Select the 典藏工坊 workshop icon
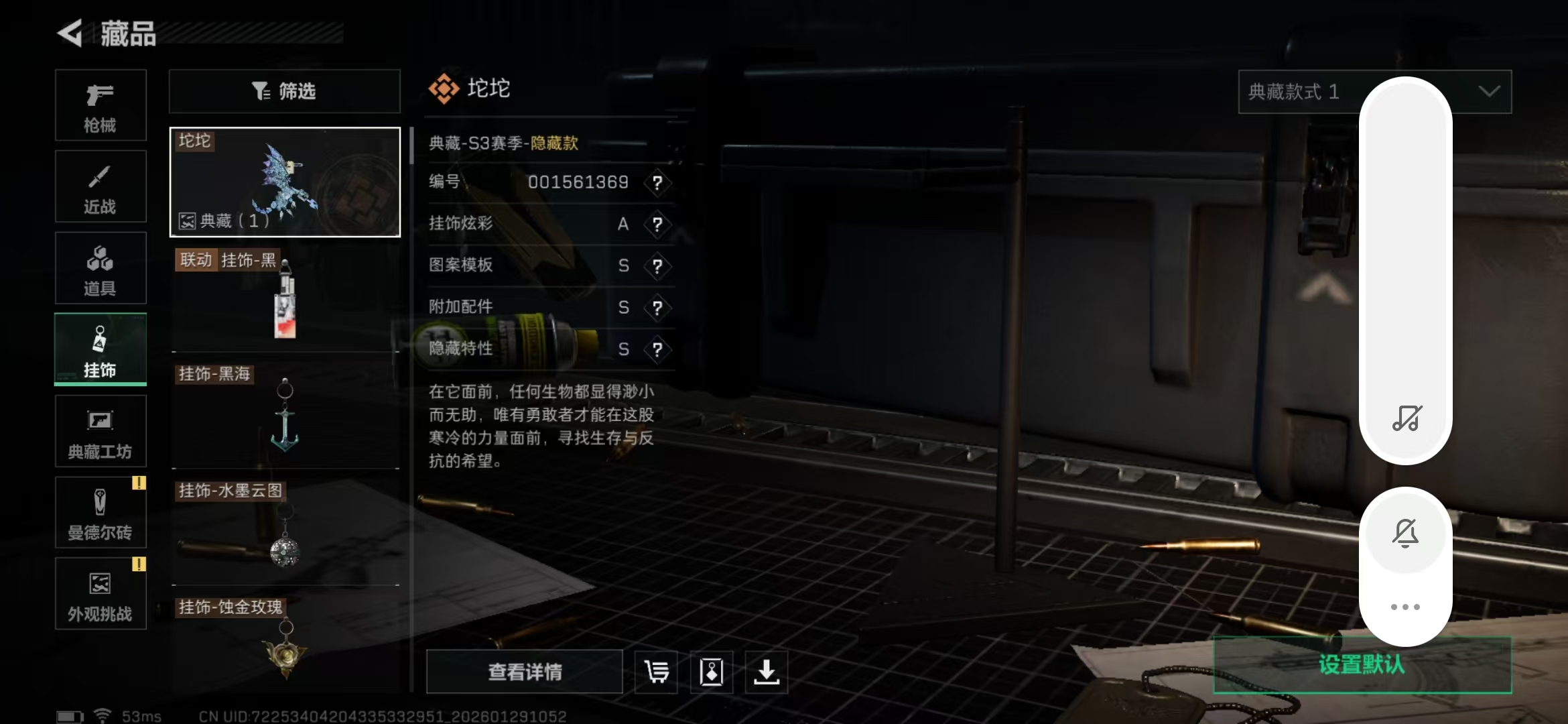Image resolution: width=1568 pixels, height=724 pixels. 101,430
